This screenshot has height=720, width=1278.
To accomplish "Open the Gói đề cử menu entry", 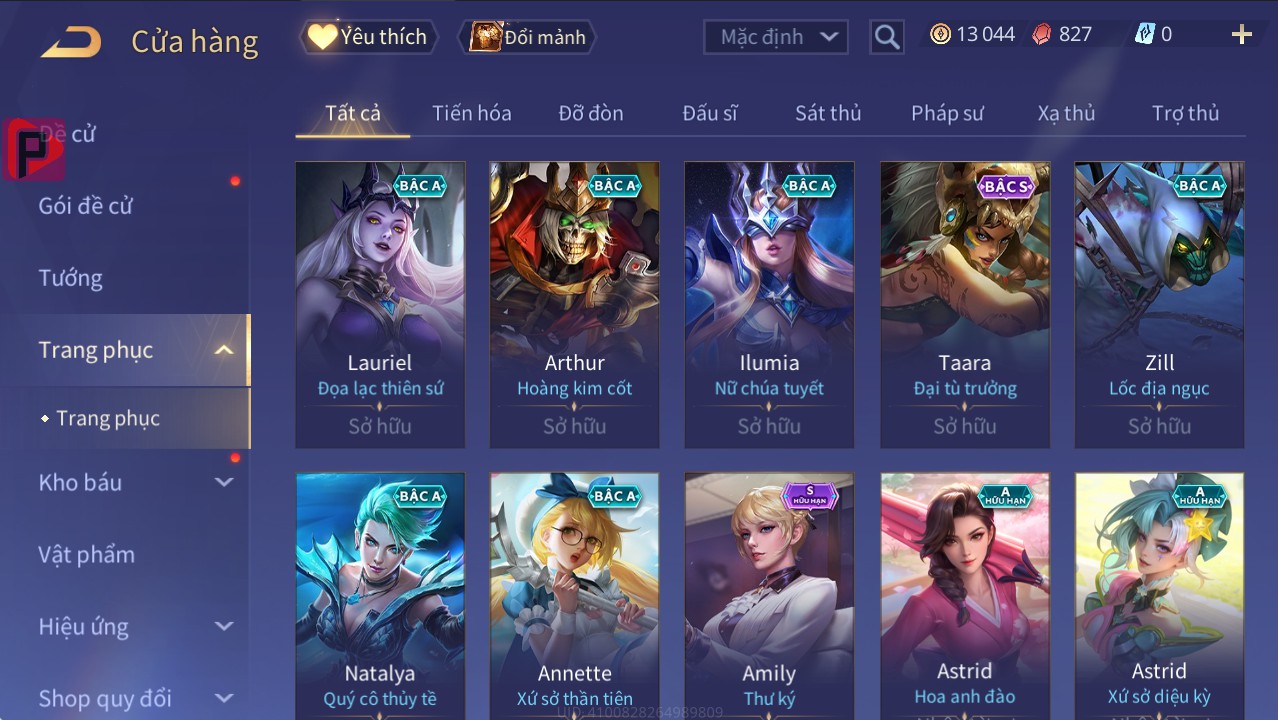I will point(86,206).
